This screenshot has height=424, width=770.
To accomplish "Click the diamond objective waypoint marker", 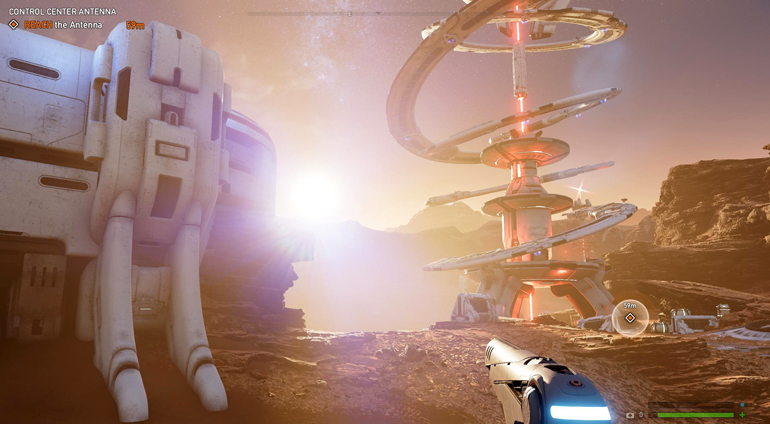I will tap(630, 318).
